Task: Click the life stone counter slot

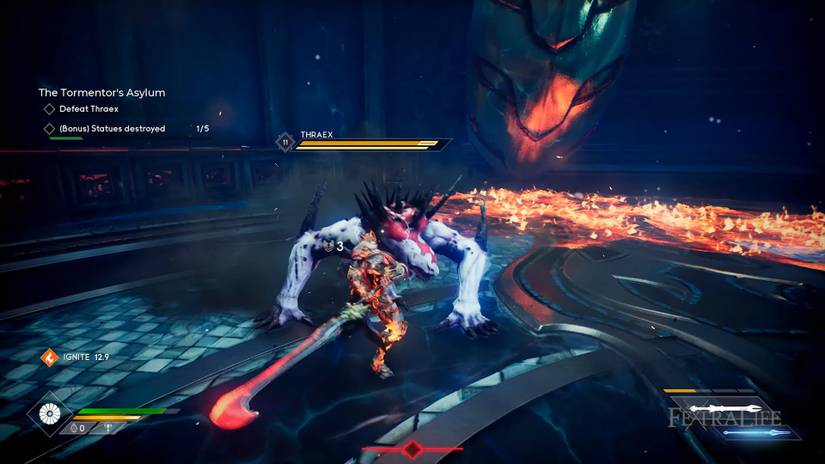Action: 80,428
